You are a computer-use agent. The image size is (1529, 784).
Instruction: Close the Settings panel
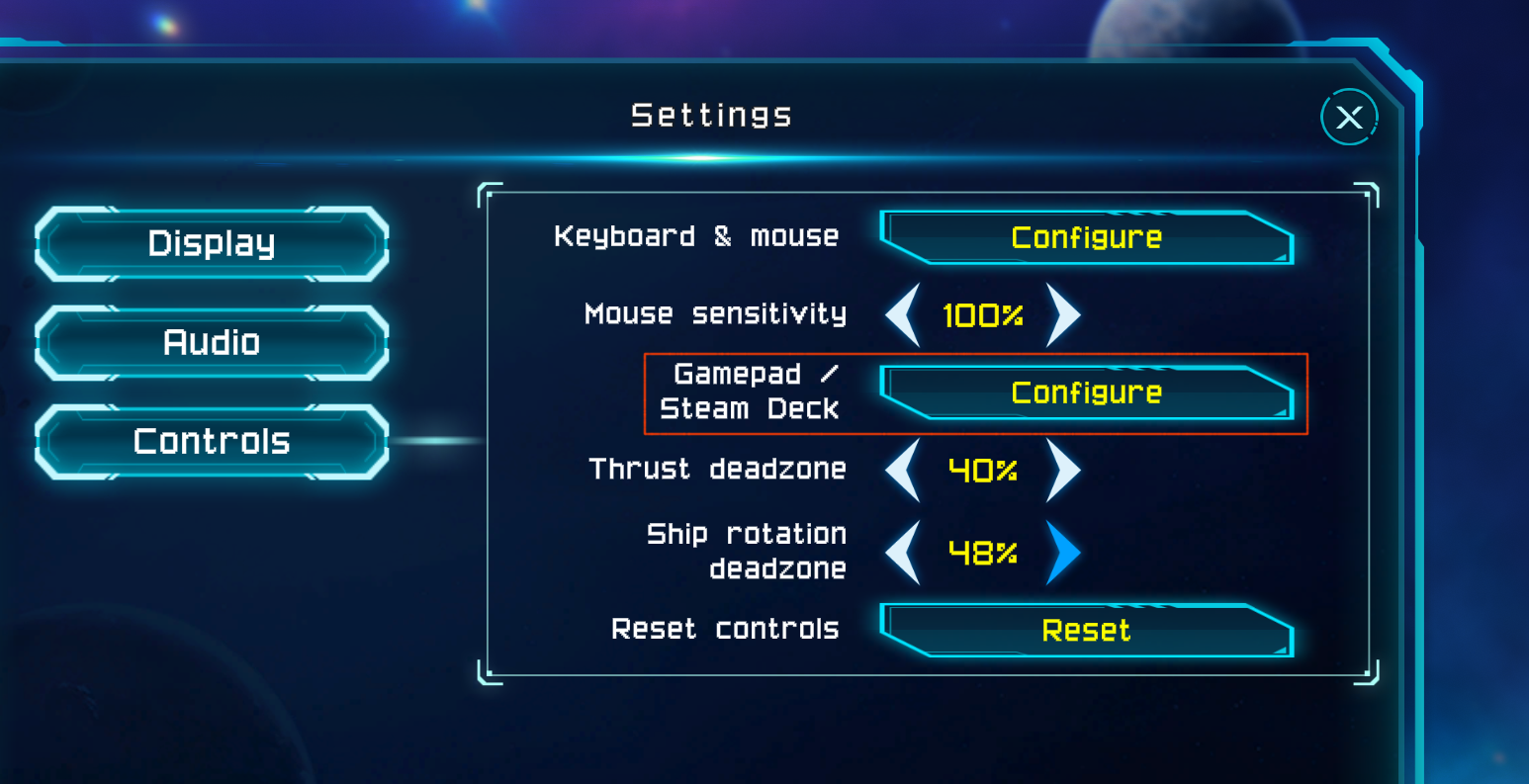tap(1349, 118)
